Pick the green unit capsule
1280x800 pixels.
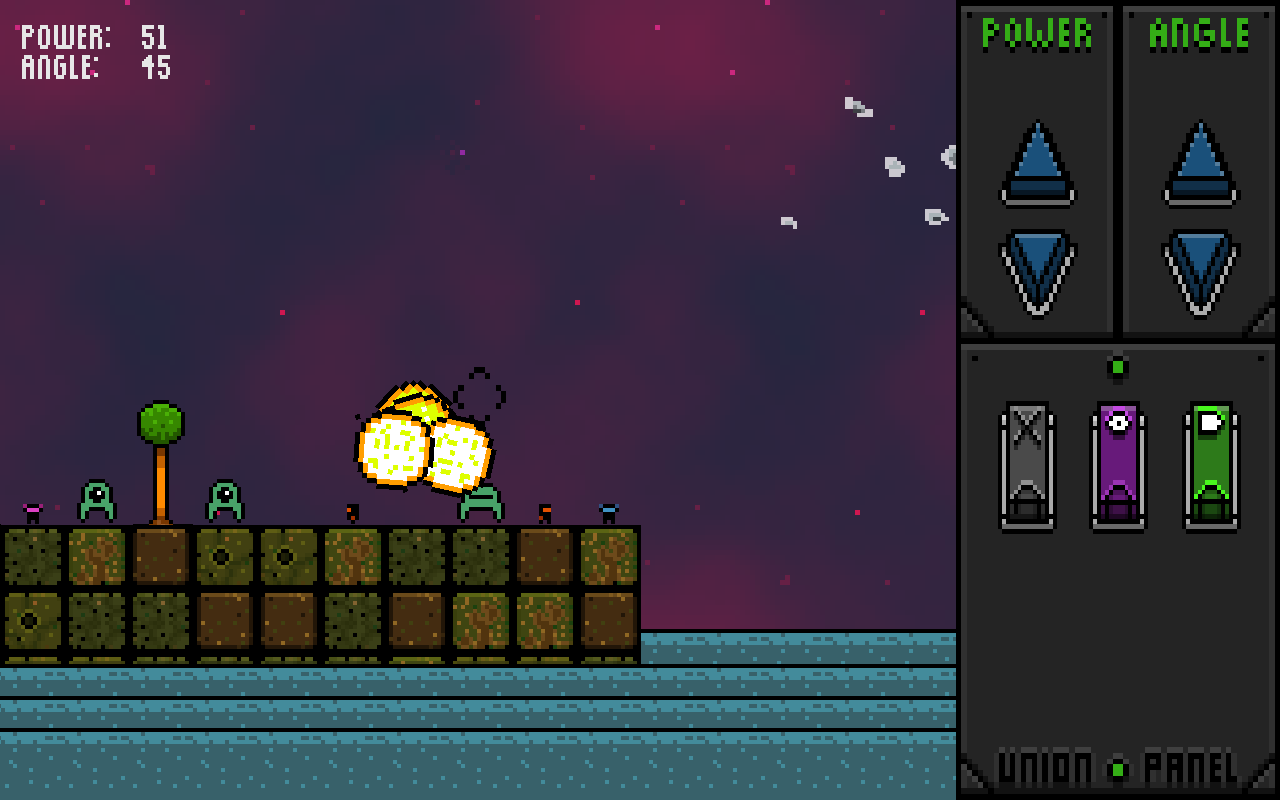point(1211,465)
